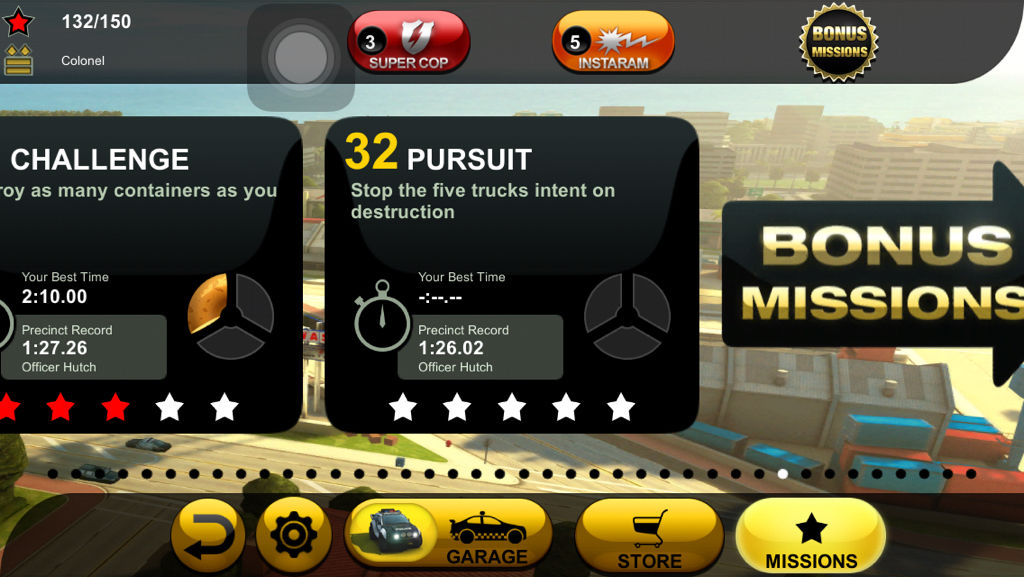Switch to the Missions tab
The height and width of the screenshot is (577, 1024).
coord(810,536)
